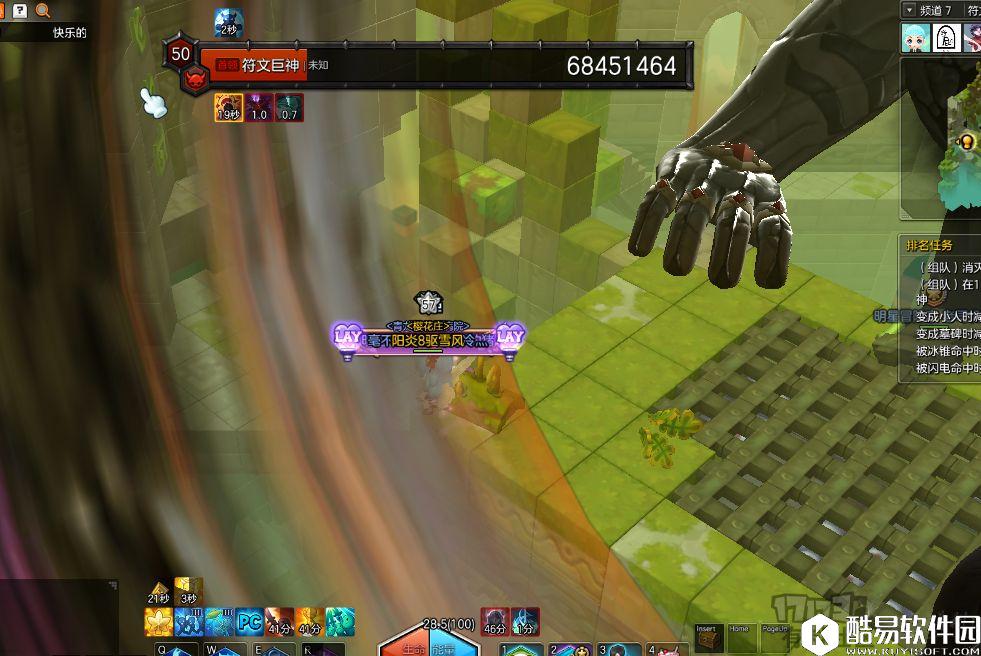Click the PC buff icon

[x=250, y=622]
